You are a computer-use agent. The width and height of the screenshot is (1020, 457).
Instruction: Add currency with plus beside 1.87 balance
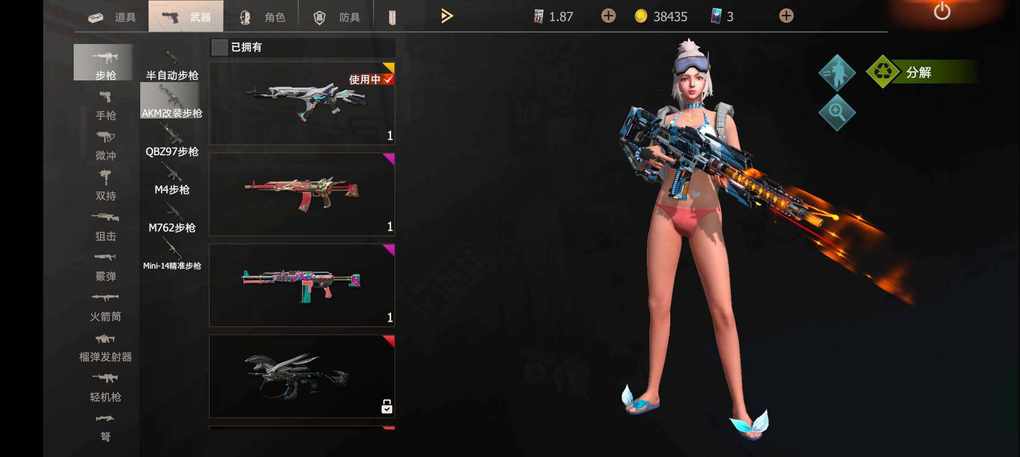[608, 16]
